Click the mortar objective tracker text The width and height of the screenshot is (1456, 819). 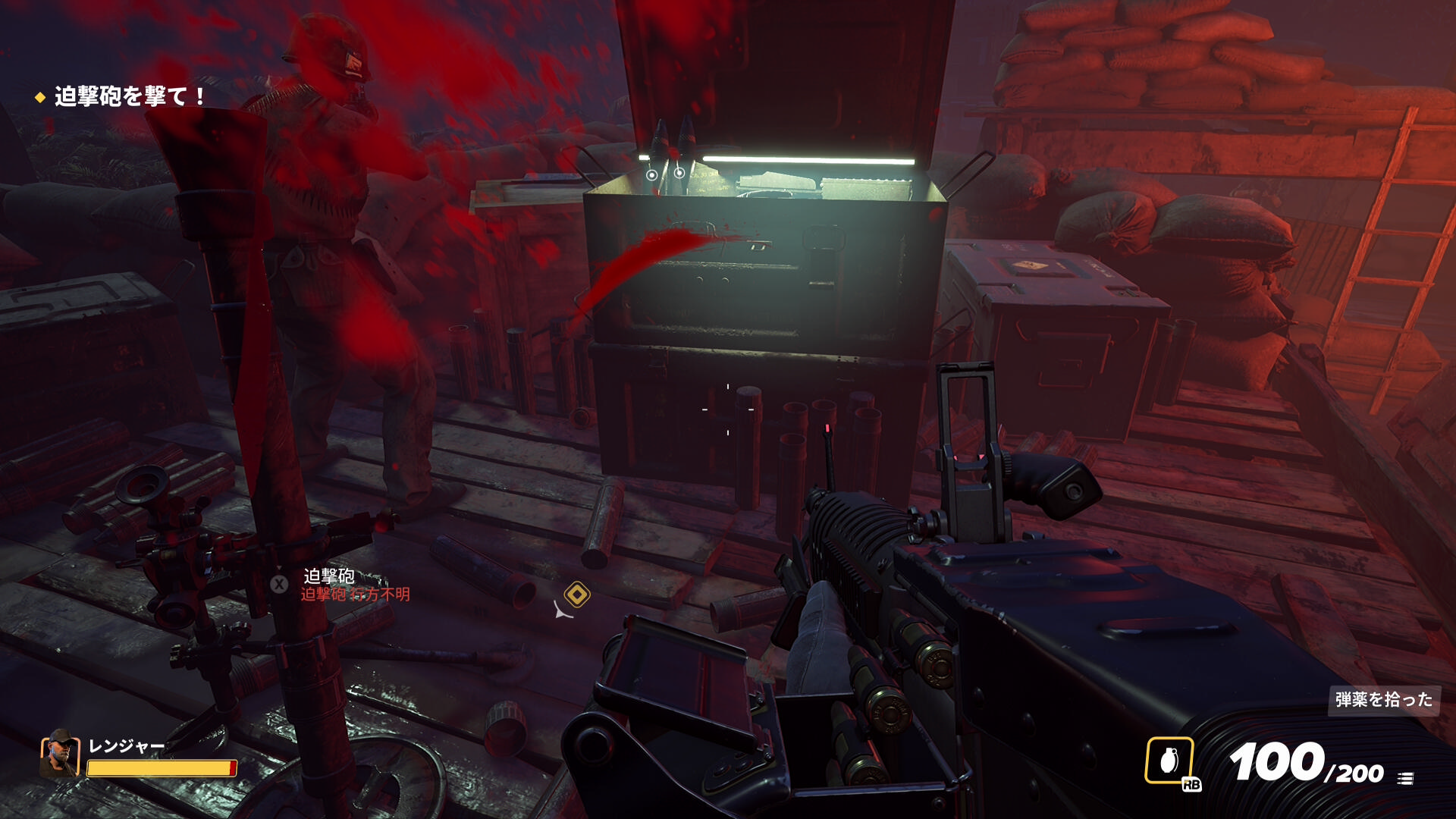point(130,96)
